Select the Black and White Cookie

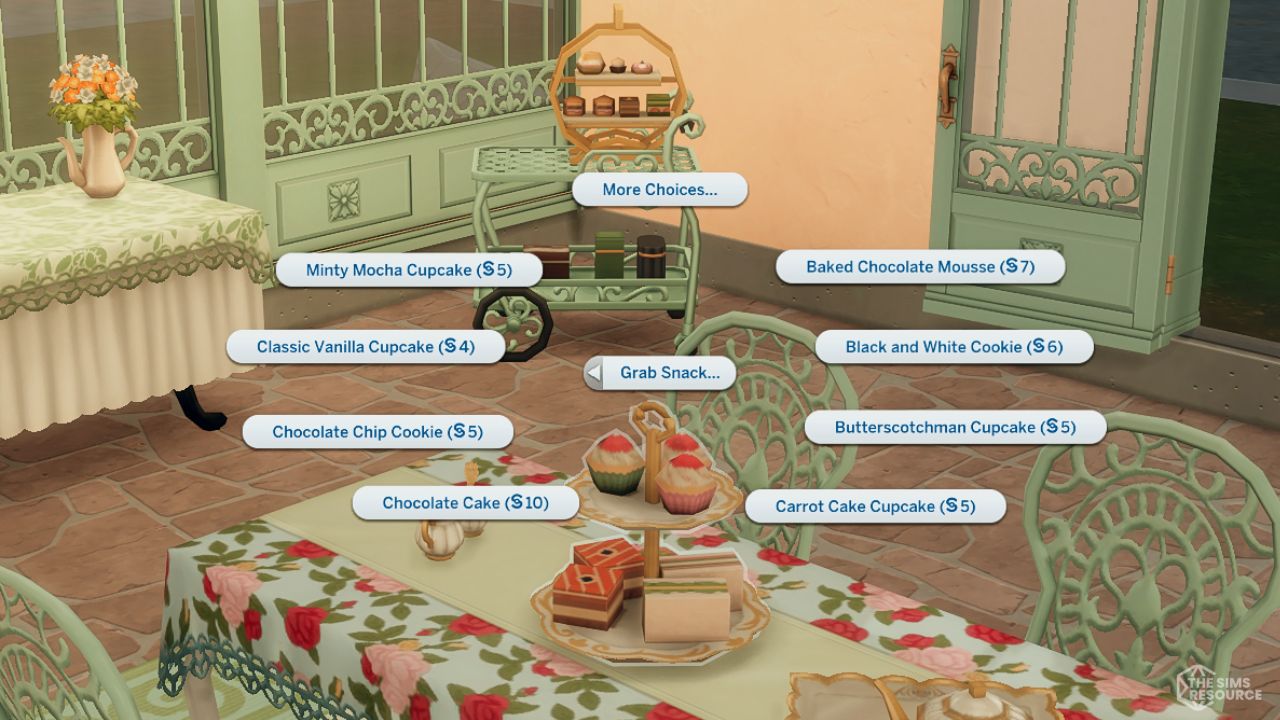point(955,347)
